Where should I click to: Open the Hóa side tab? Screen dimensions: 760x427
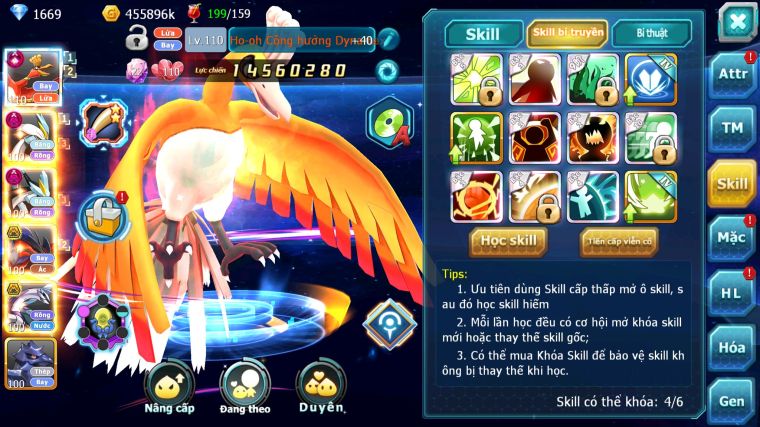click(x=732, y=347)
